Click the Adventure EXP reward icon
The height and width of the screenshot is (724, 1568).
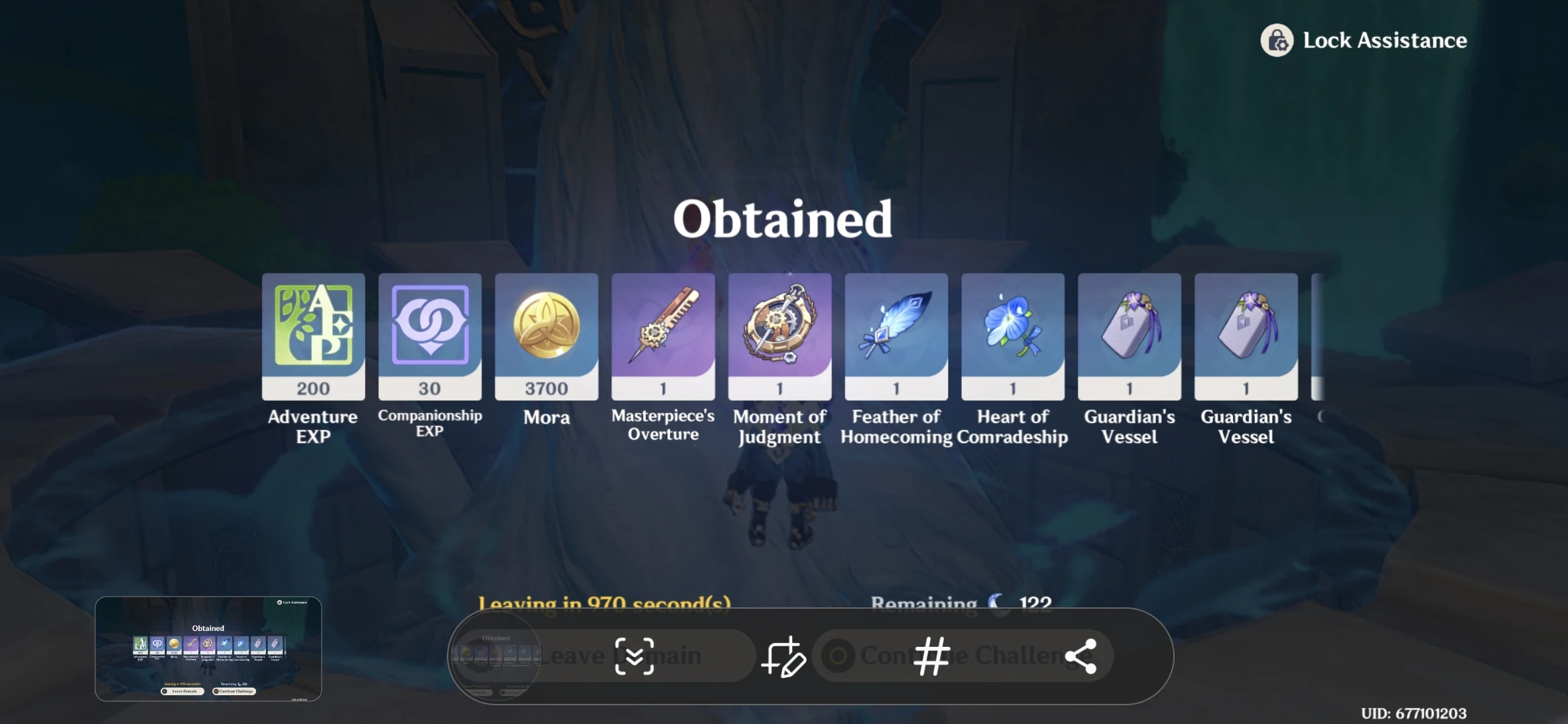click(312, 335)
